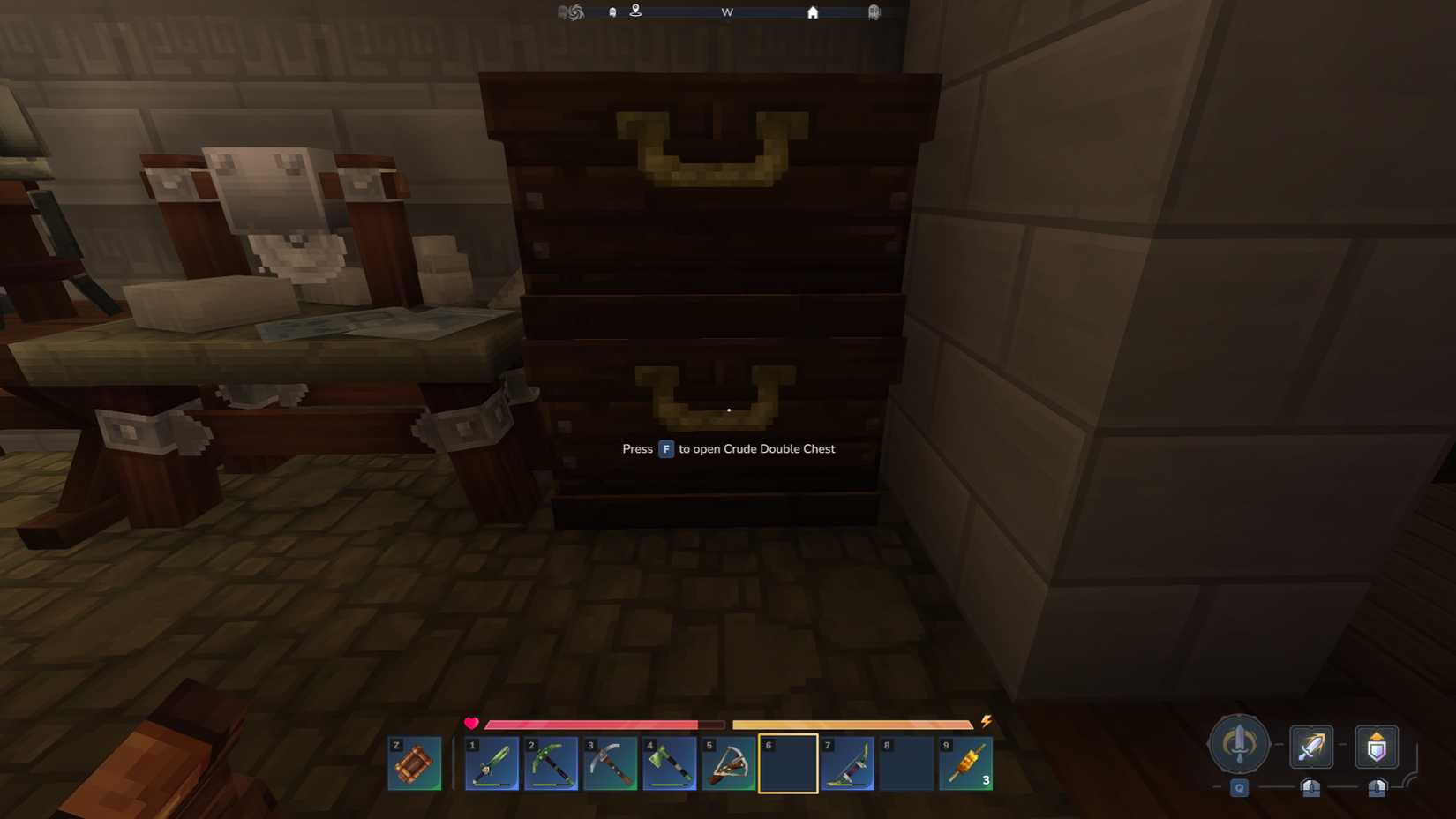Select the crossbow in hotbar slot 5
The image size is (1456, 819).
[729, 763]
